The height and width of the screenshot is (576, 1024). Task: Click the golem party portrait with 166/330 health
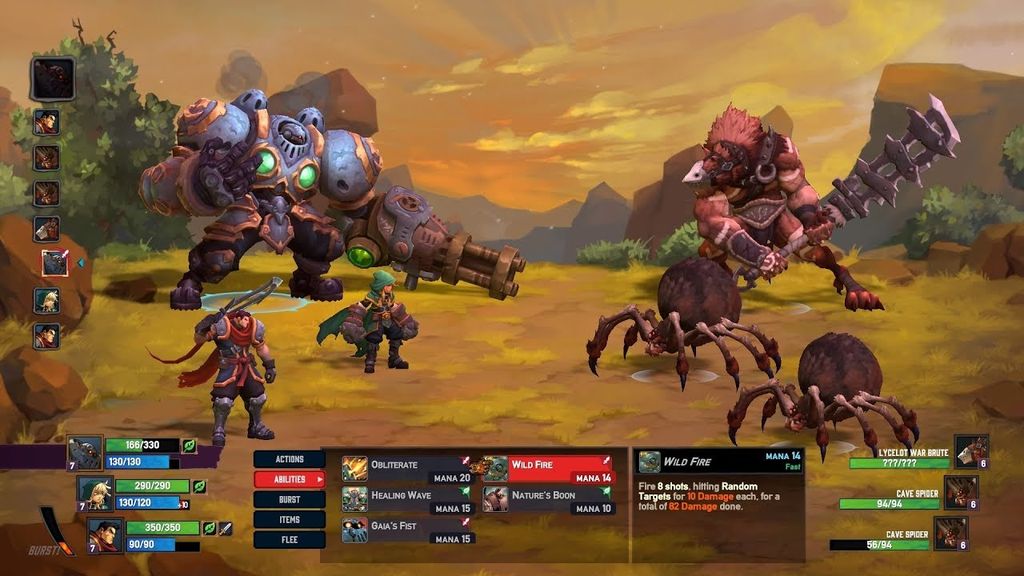click(x=85, y=452)
